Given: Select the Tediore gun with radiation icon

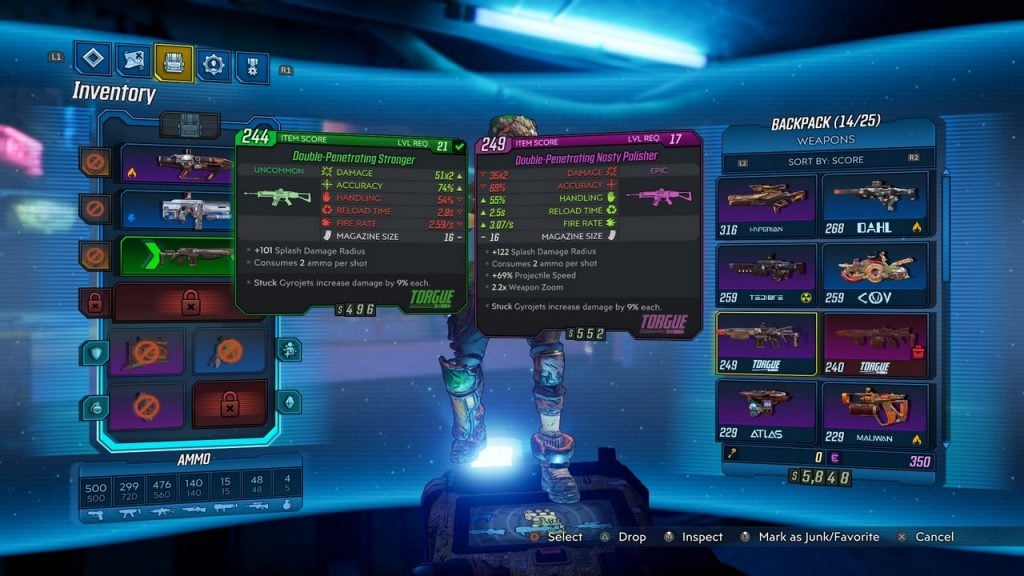Looking at the screenshot, I should pos(766,274).
